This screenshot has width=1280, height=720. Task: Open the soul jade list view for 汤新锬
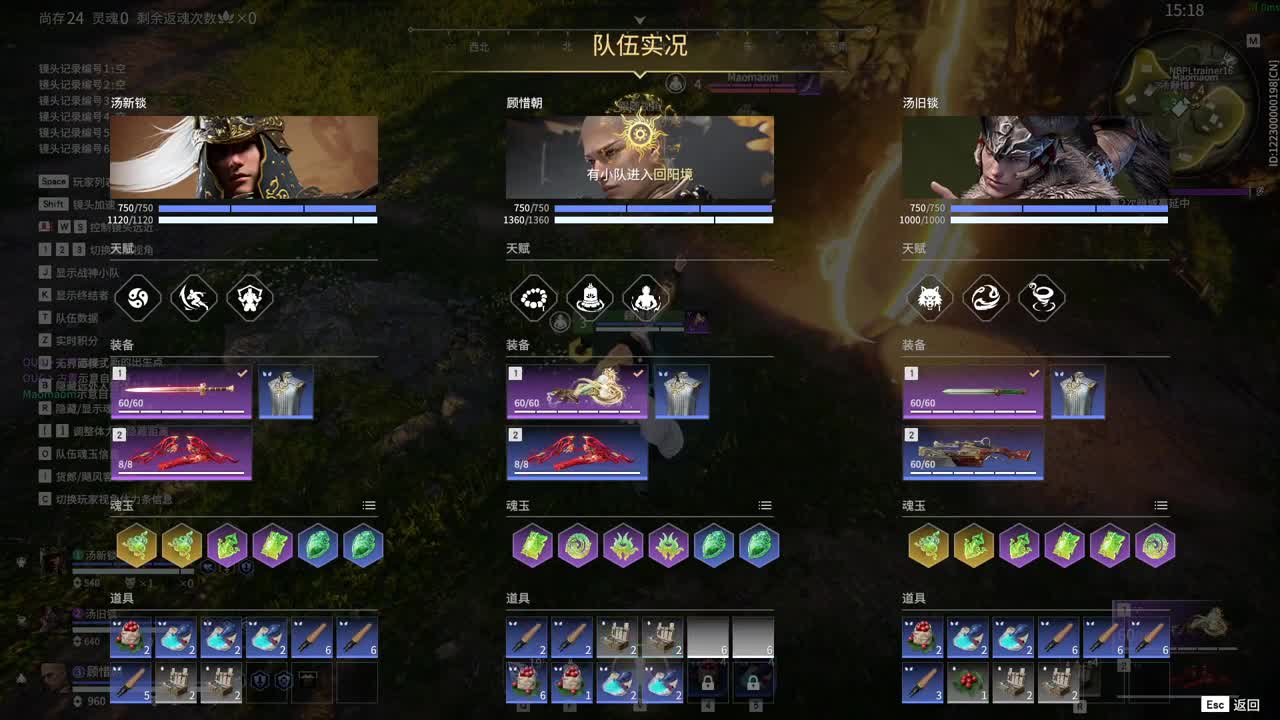[x=367, y=505]
